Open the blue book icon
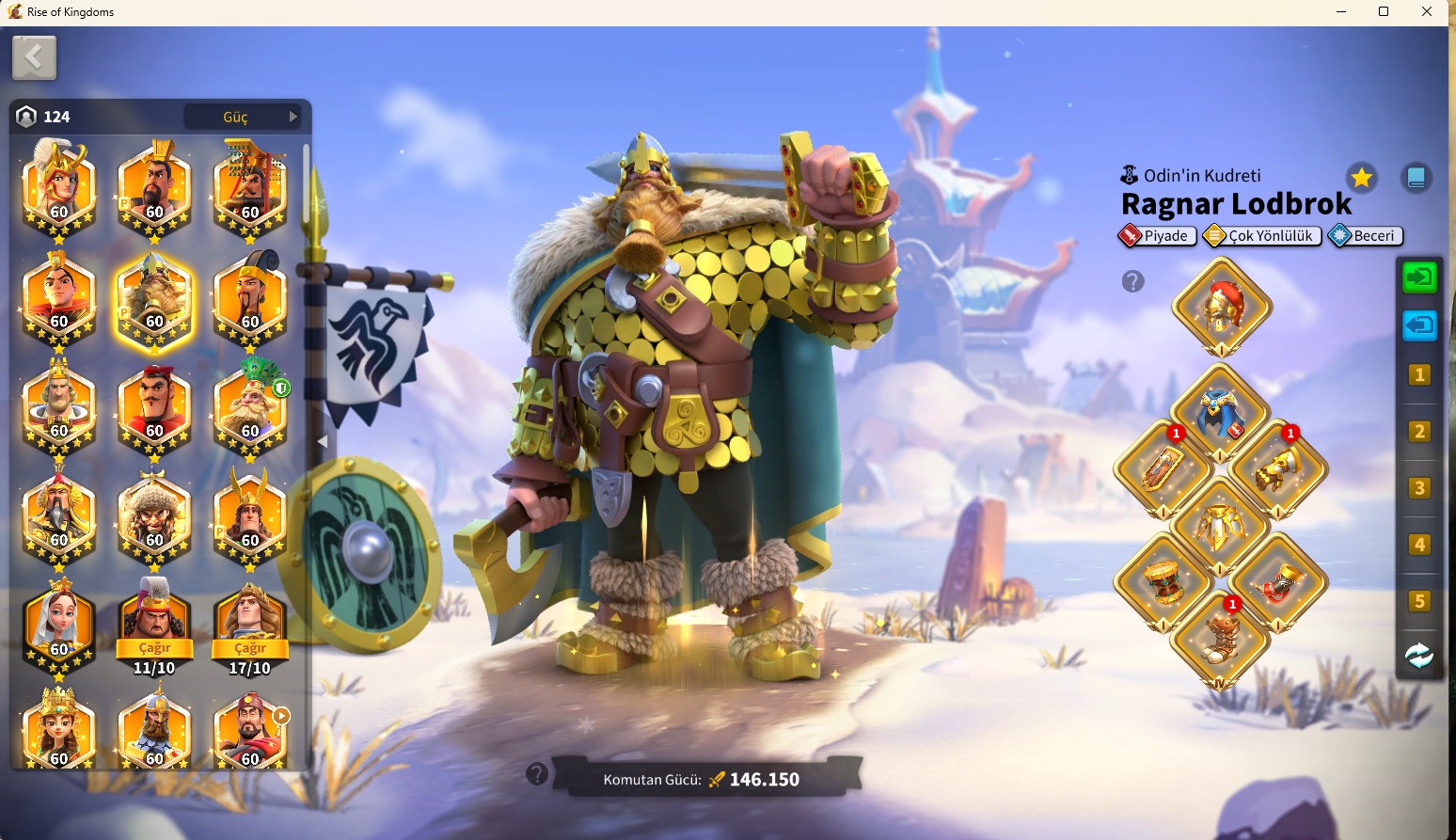Image resolution: width=1456 pixels, height=840 pixels. pos(1416,177)
